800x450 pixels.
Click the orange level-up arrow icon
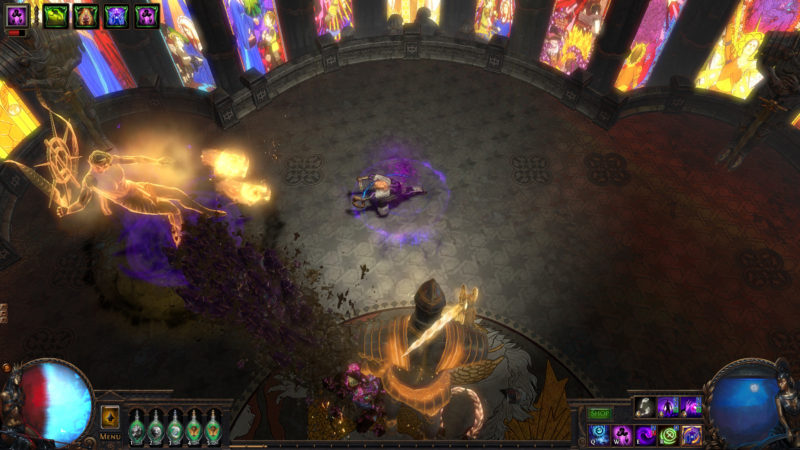click(110, 417)
